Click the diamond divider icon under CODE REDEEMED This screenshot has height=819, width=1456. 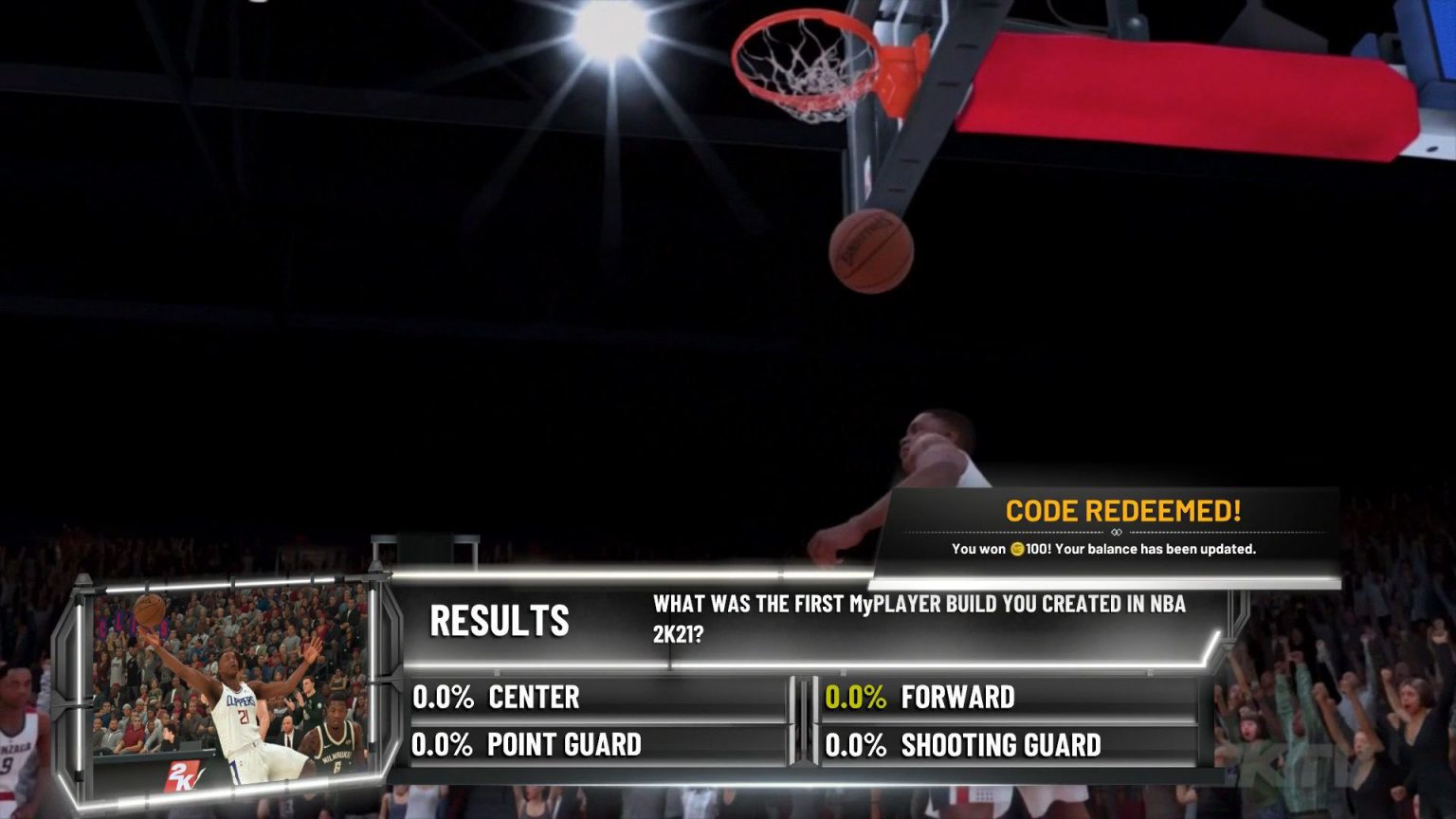1116,533
